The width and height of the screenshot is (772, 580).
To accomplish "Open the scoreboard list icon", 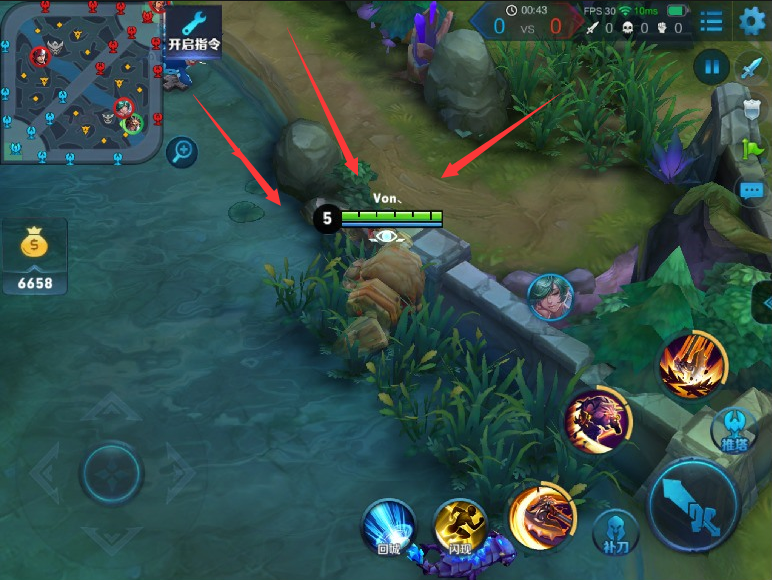I will pos(711,21).
